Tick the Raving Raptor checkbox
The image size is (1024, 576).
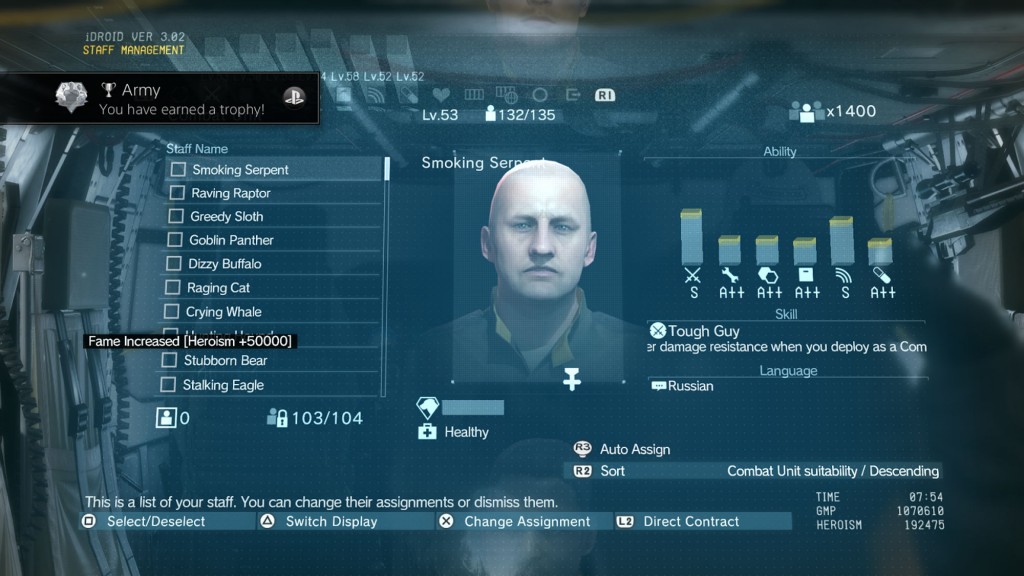coord(178,193)
